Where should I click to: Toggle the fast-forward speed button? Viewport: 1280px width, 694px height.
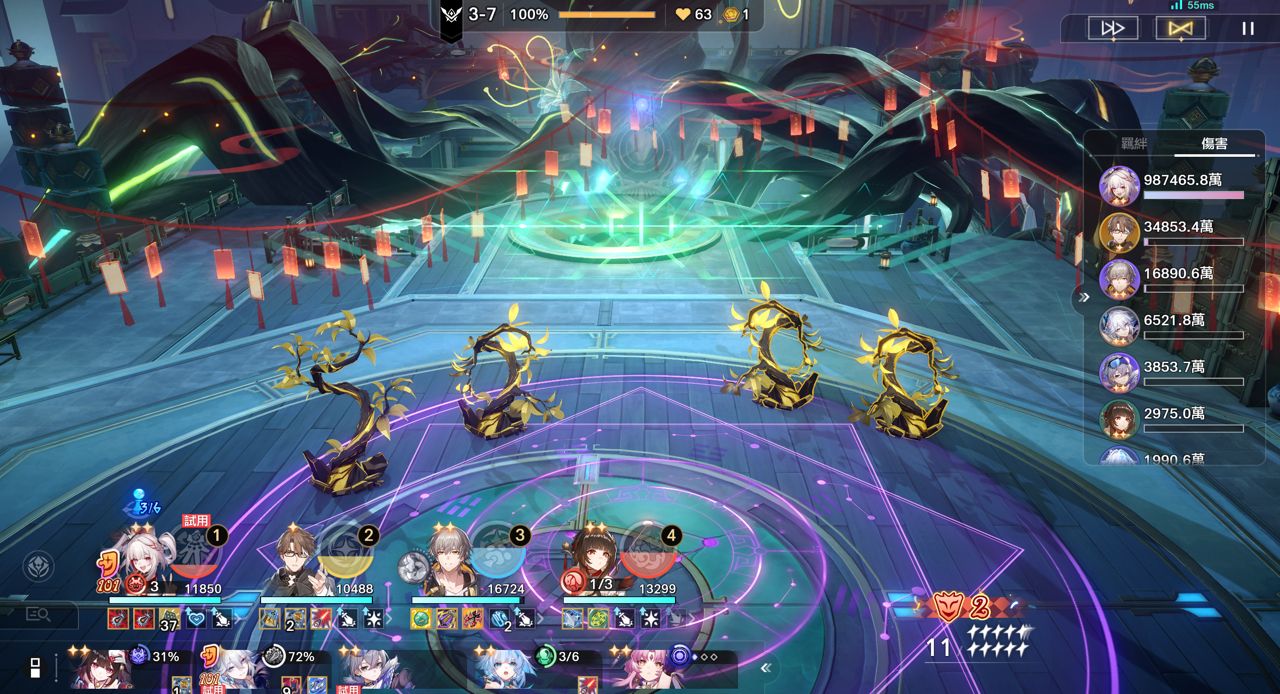(x=1113, y=28)
